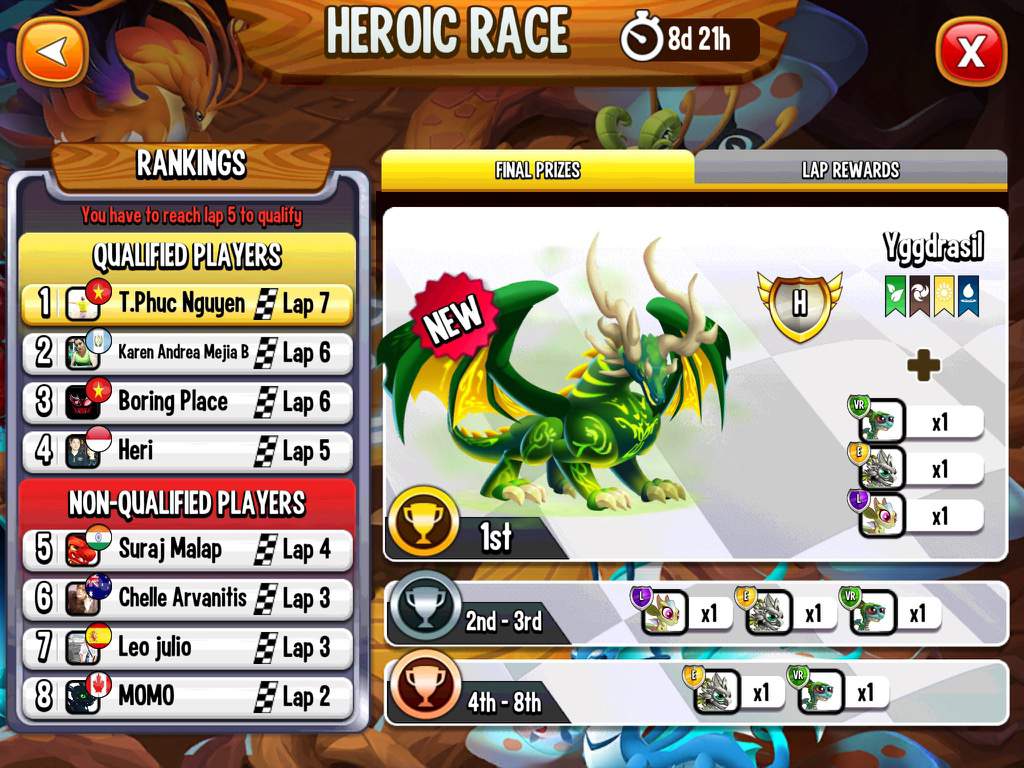The image size is (1024, 768).
Task: Close the Heroic Race screen
Action: coord(970,51)
